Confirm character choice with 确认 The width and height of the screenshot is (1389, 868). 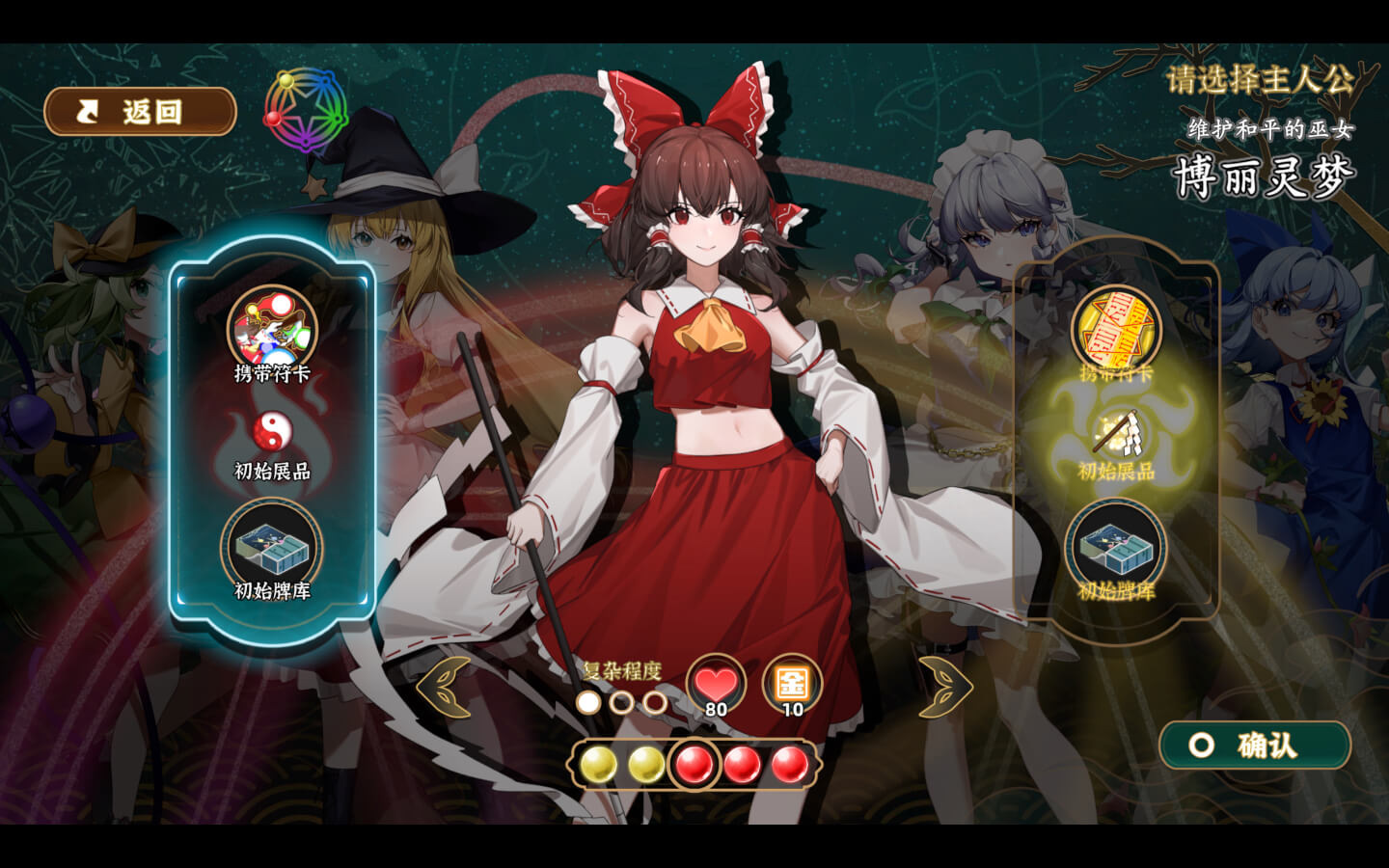tap(1254, 746)
